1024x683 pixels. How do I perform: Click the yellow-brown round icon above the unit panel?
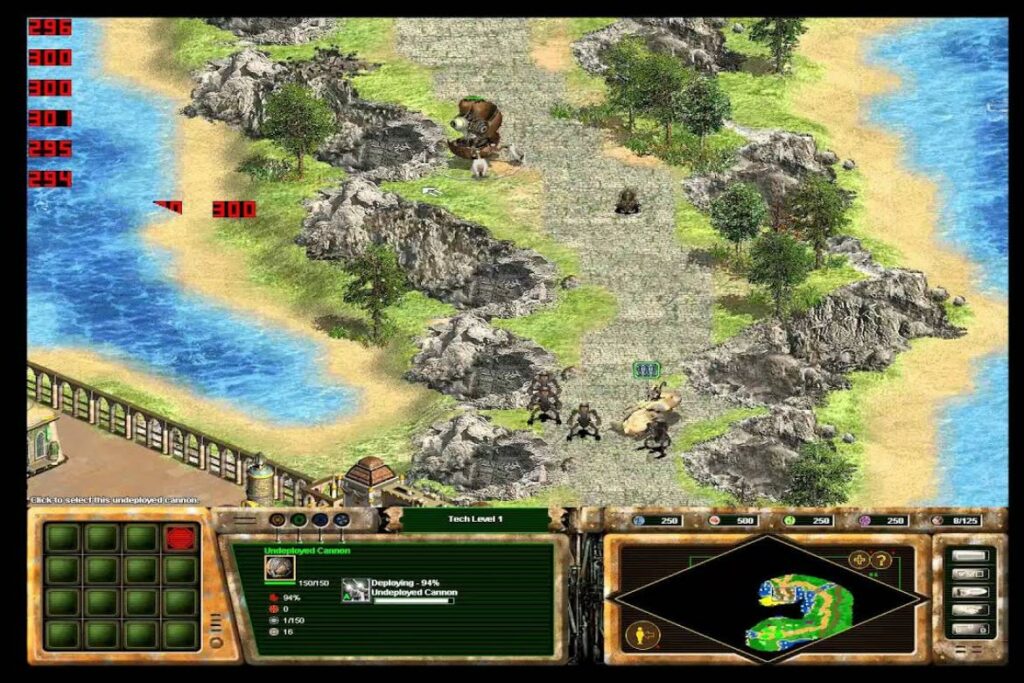pyautogui.click(x=276, y=521)
